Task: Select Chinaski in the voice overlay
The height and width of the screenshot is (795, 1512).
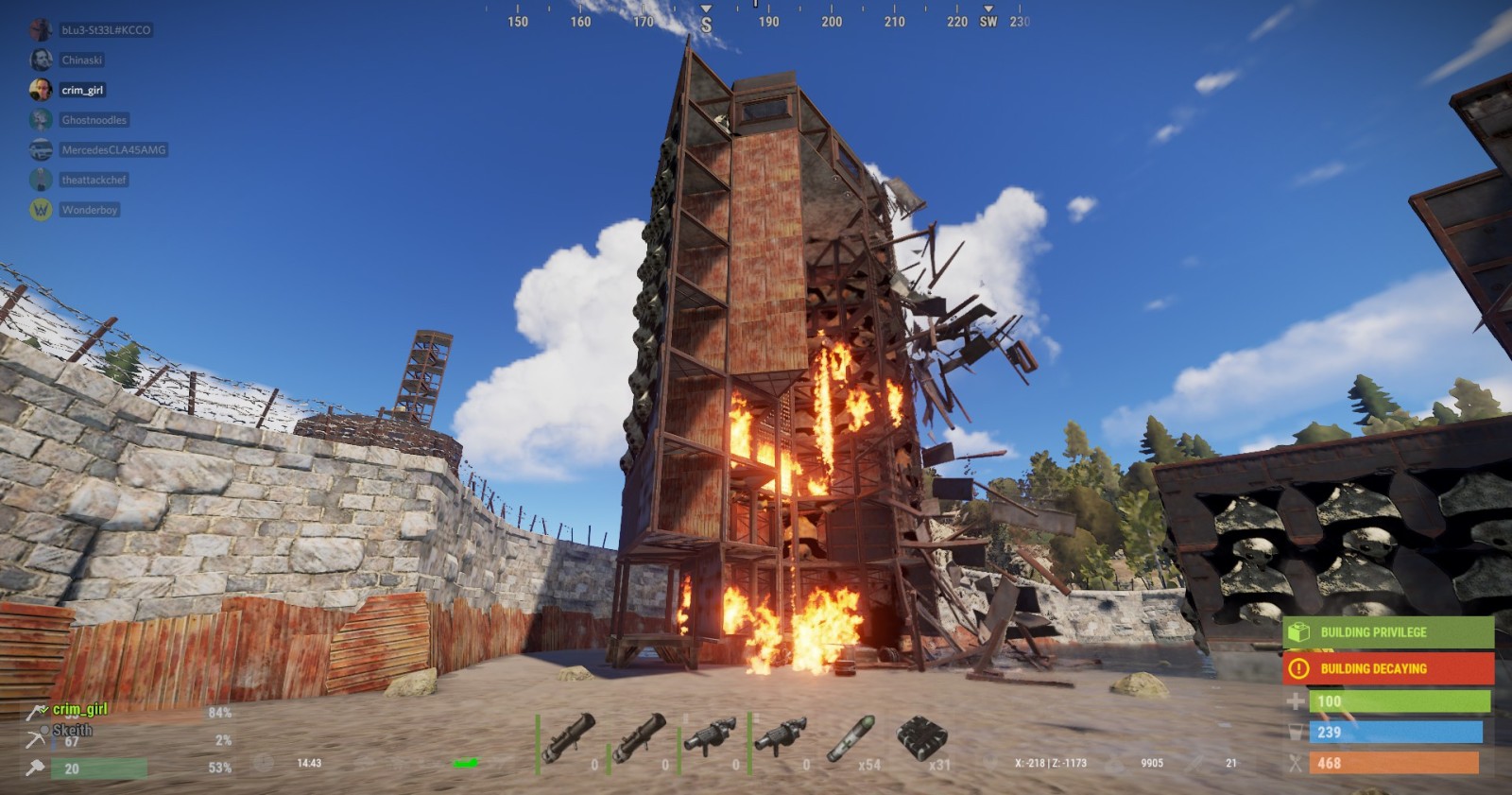Action: [81, 60]
